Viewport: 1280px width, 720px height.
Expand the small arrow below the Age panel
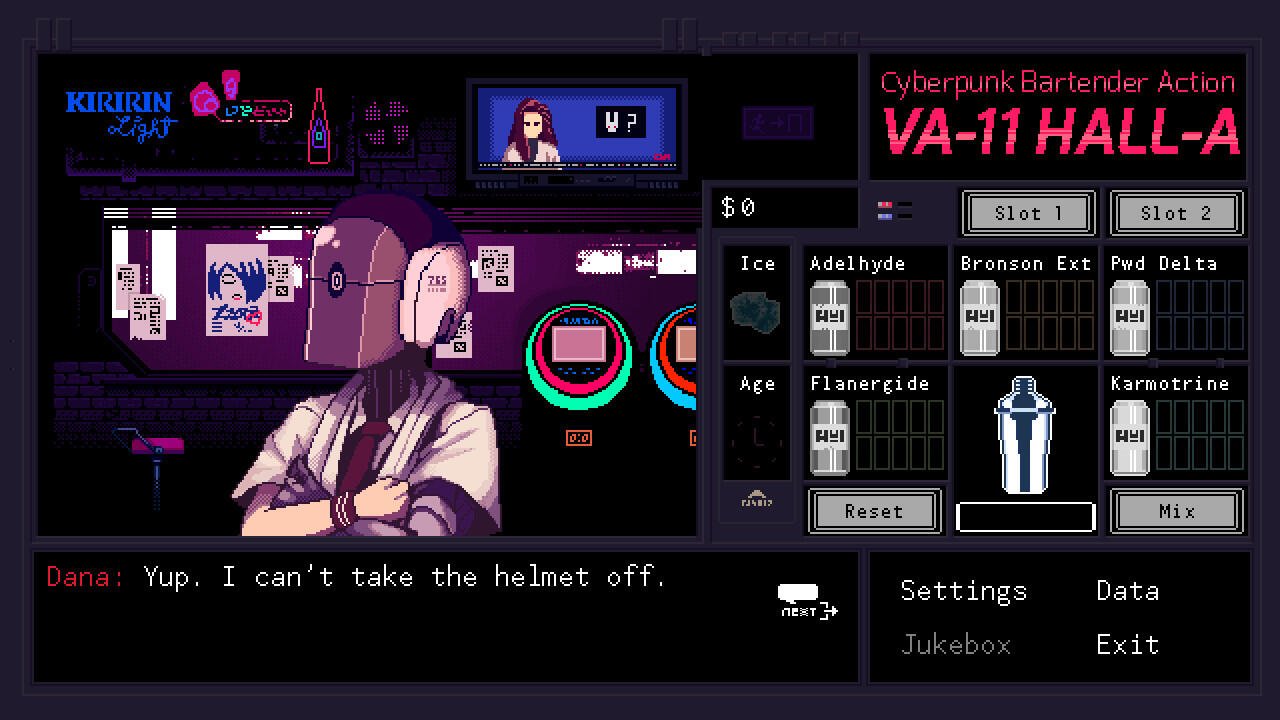tap(756, 503)
